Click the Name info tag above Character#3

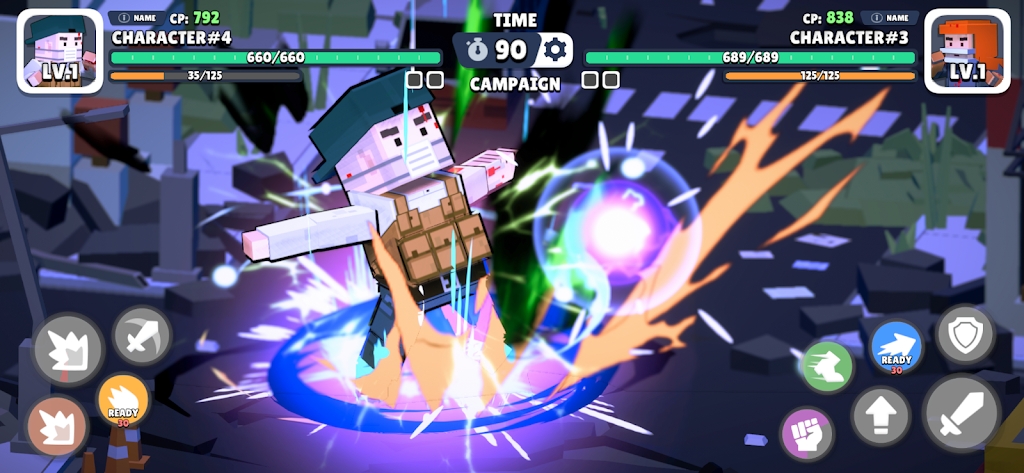point(889,18)
